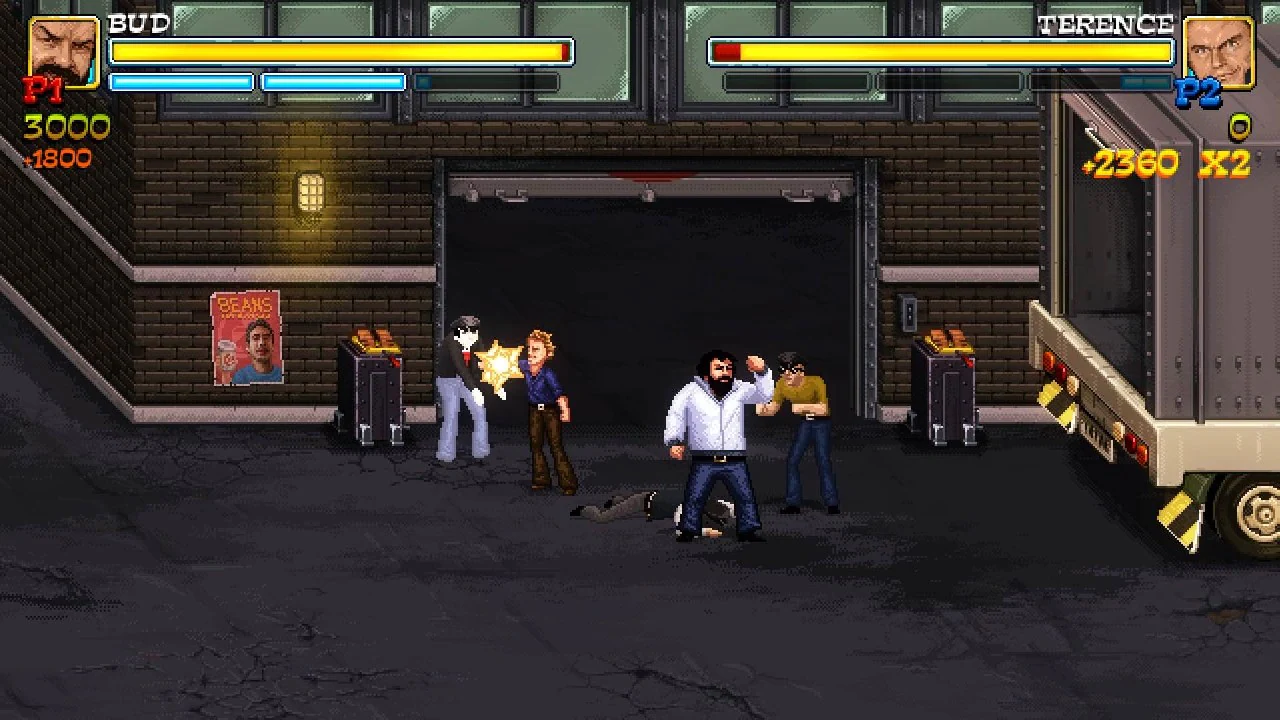
Task: Click P1's first blue stamina segment
Action: point(180,82)
